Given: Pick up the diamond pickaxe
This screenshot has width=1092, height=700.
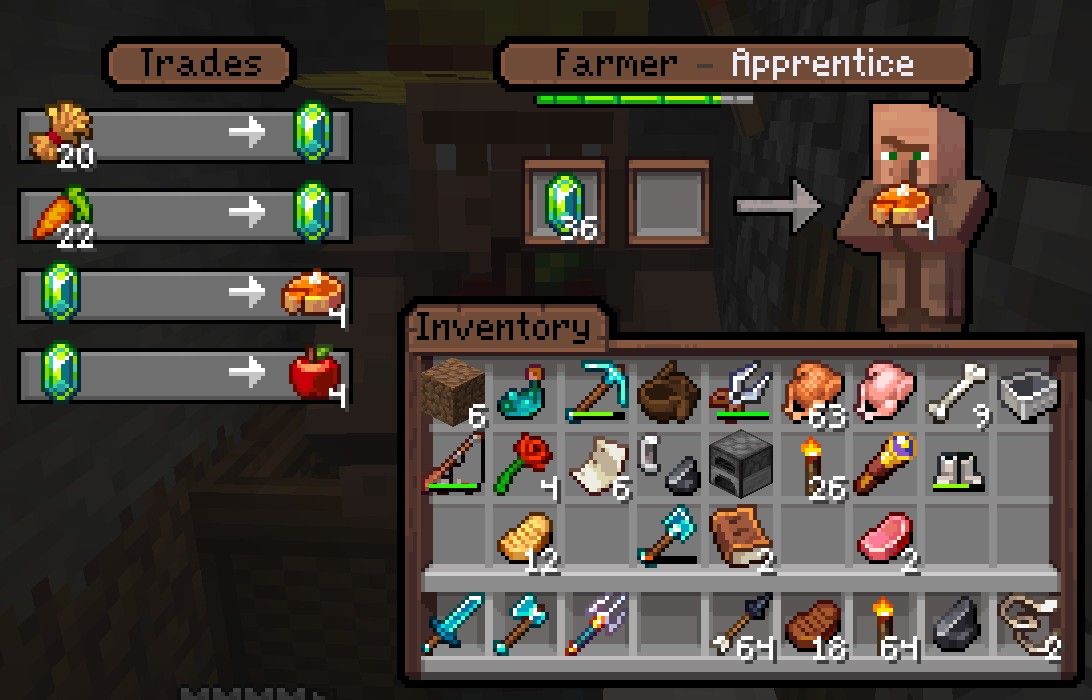Looking at the screenshot, I should [595, 392].
